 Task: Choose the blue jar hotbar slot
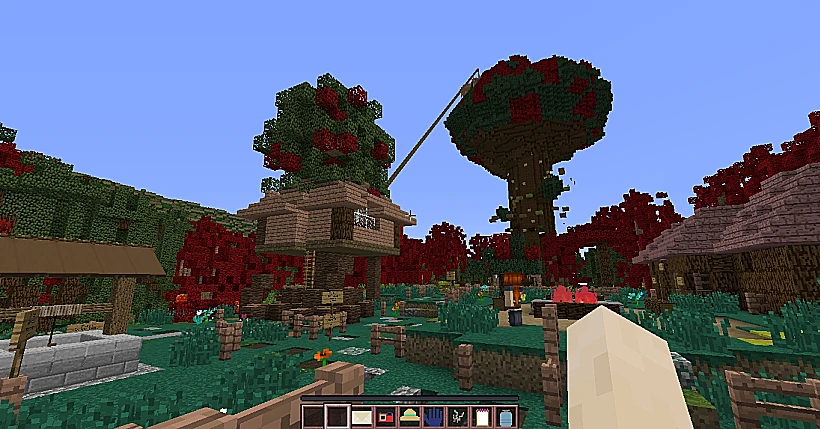(505, 415)
